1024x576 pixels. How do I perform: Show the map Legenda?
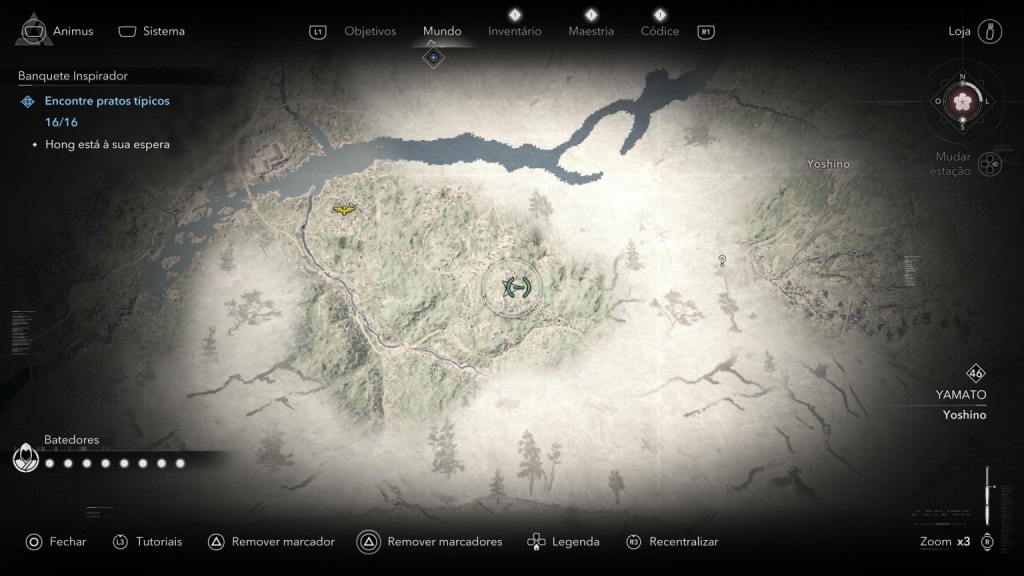tap(564, 542)
